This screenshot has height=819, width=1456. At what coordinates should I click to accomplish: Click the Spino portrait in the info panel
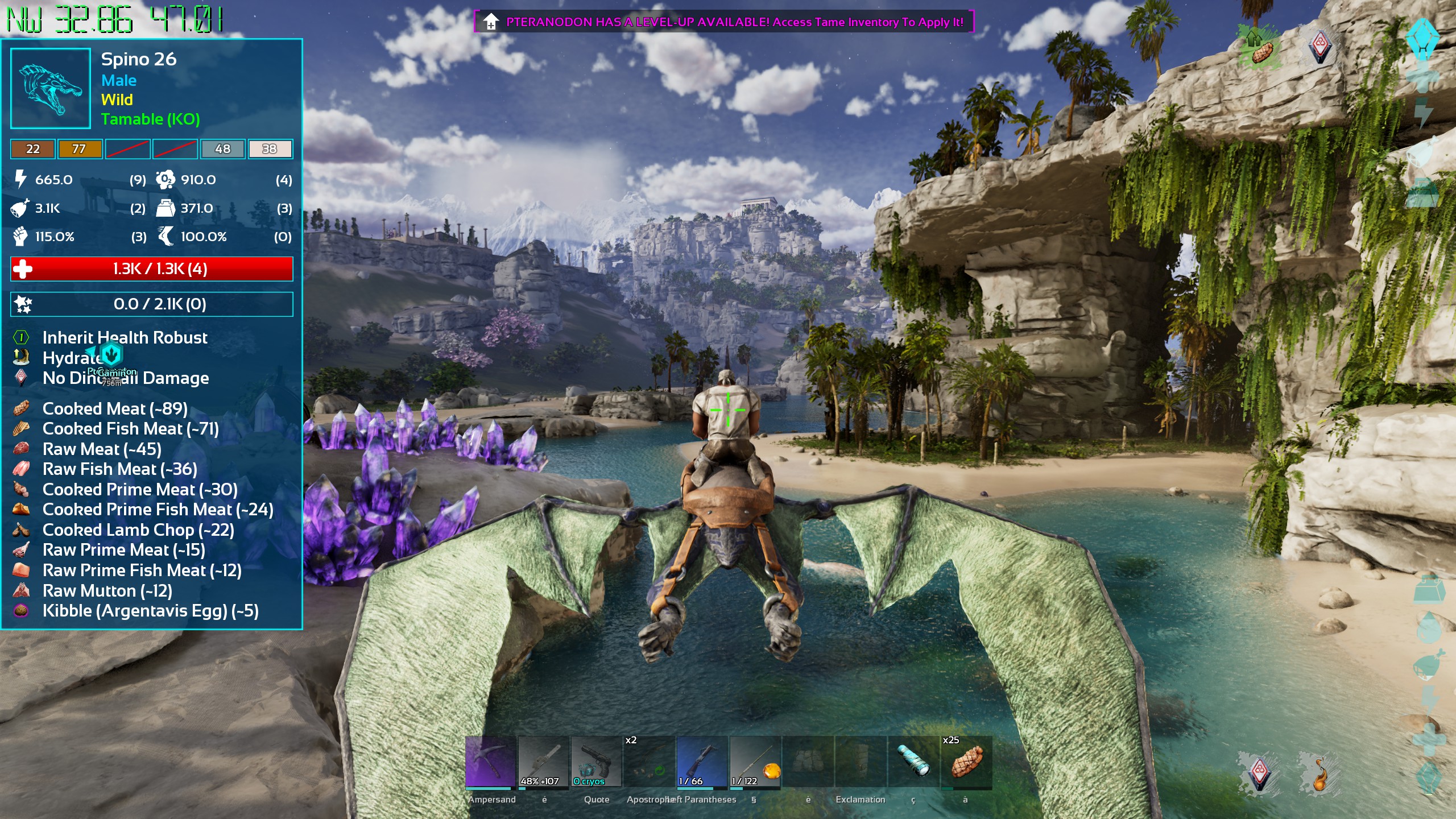click(x=51, y=88)
